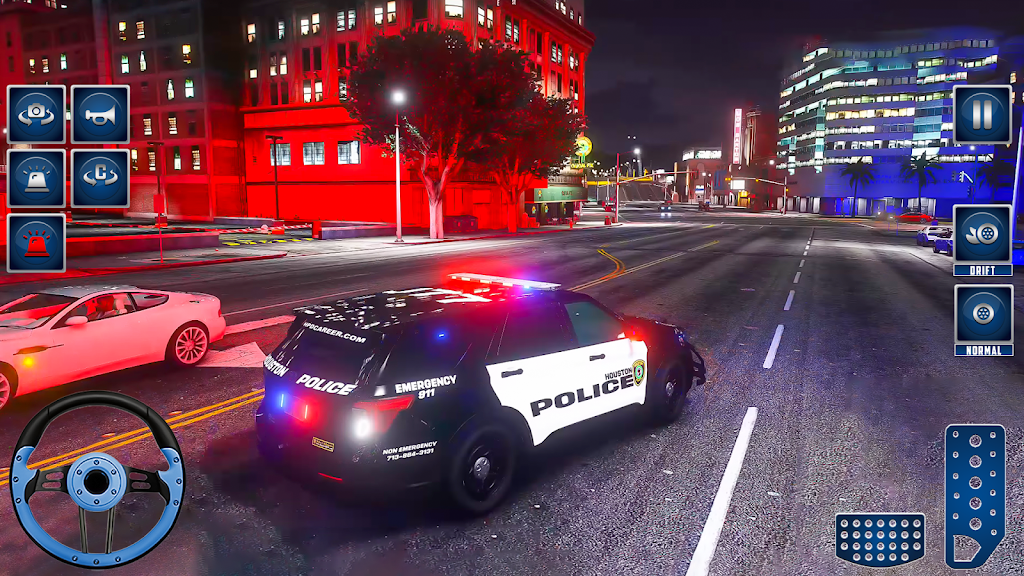The image size is (1024, 576).
Task: Switch the camera view
Action: [x=36, y=114]
